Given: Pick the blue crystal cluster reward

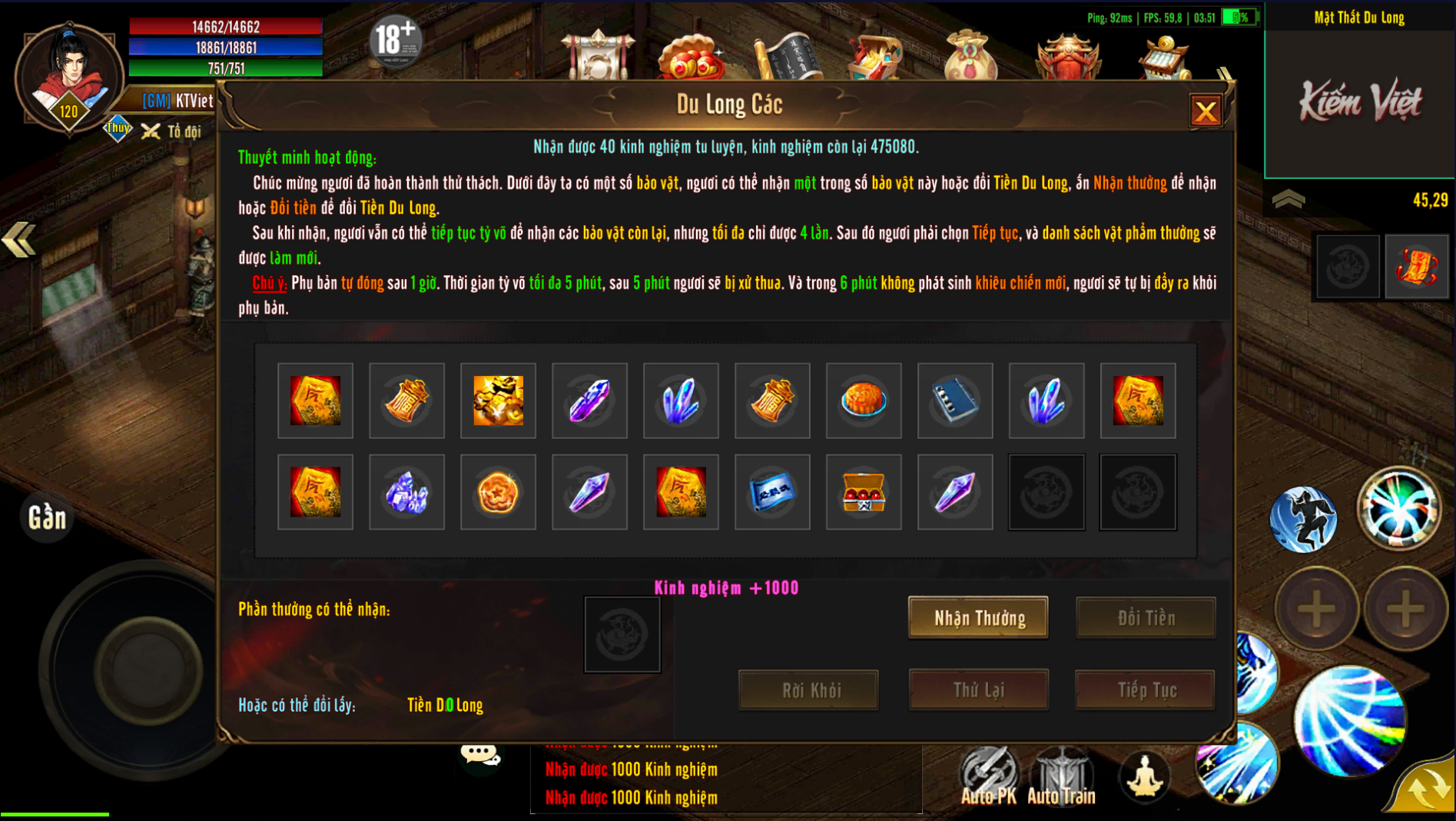Looking at the screenshot, I should 406,492.
